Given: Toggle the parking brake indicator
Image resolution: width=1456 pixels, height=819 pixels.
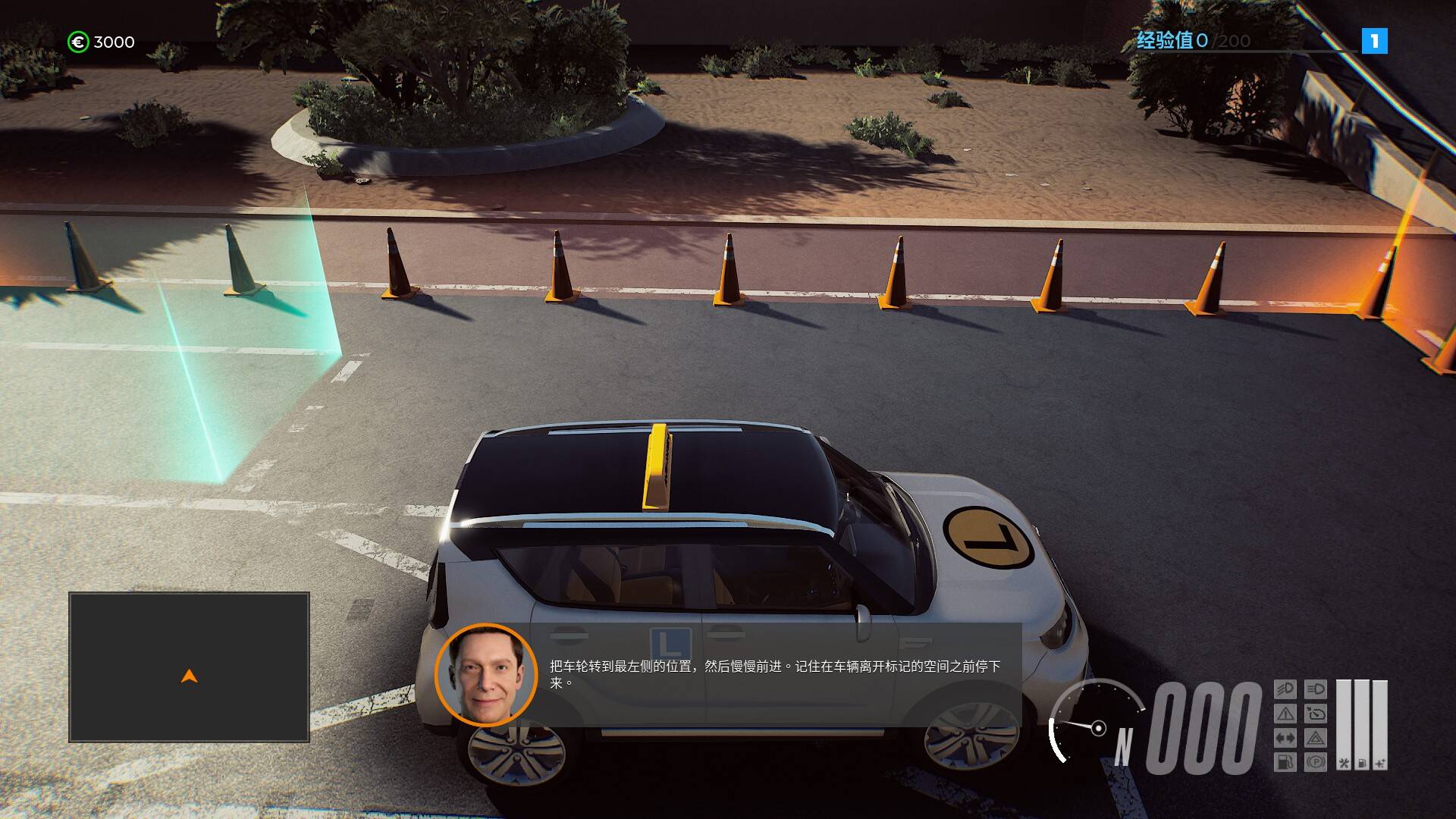Looking at the screenshot, I should 1316,761.
